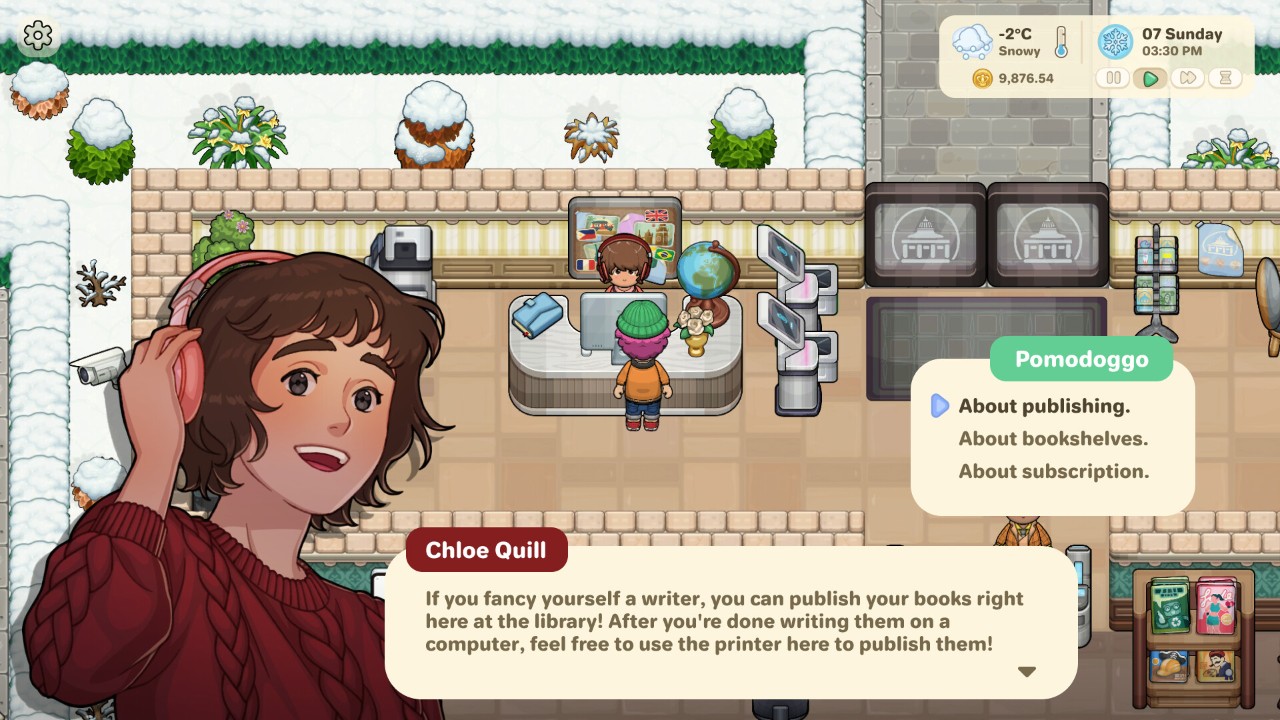Activate the fast-forward speed button
This screenshot has width=1280, height=720.
(1187, 78)
